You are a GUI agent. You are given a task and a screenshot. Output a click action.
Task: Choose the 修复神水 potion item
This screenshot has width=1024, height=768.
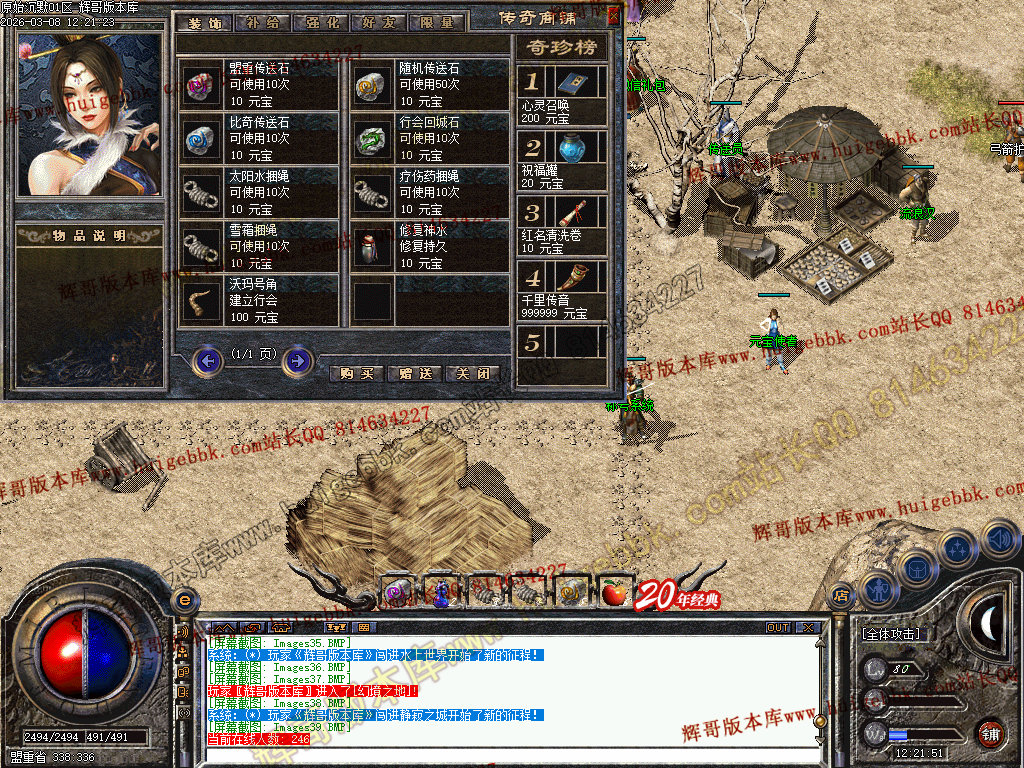pos(374,247)
